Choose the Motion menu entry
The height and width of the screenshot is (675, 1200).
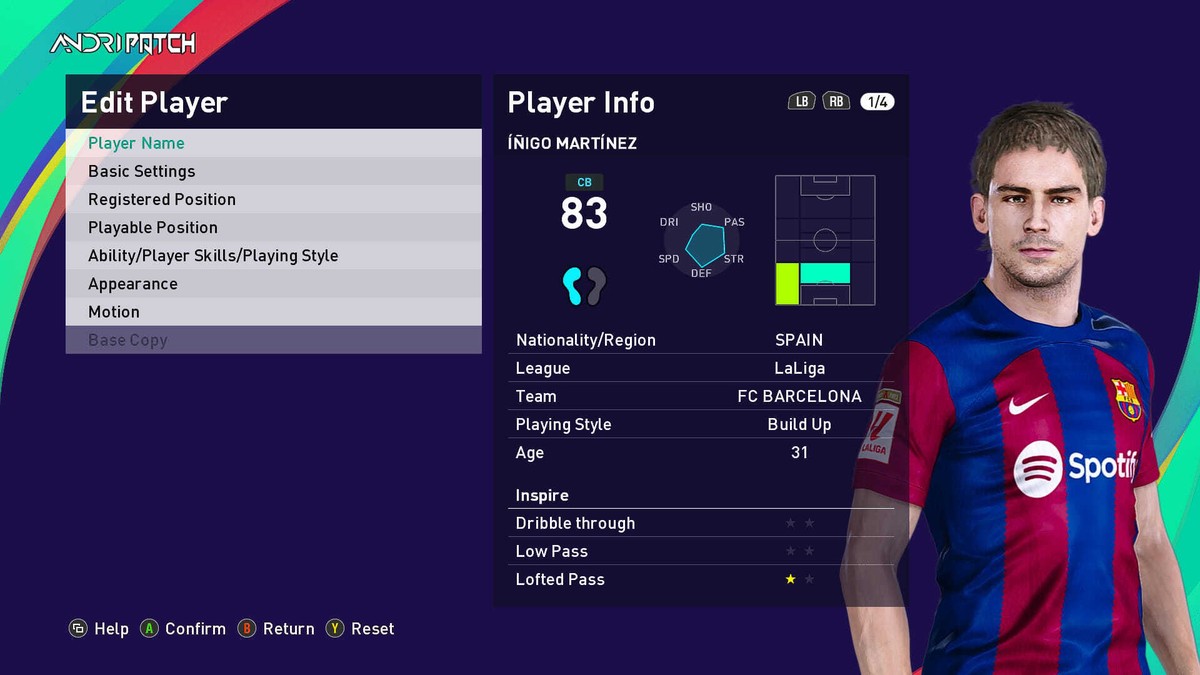tap(273, 311)
